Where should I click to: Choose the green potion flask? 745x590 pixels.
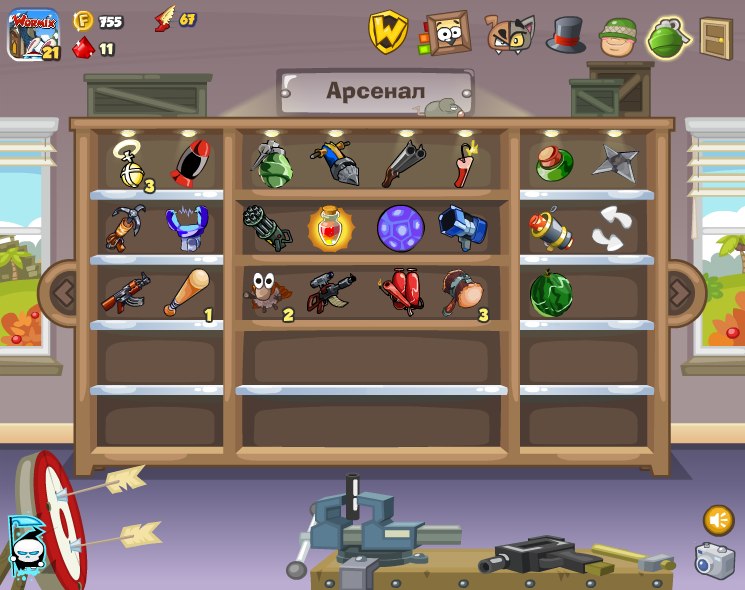pyautogui.click(x=553, y=163)
